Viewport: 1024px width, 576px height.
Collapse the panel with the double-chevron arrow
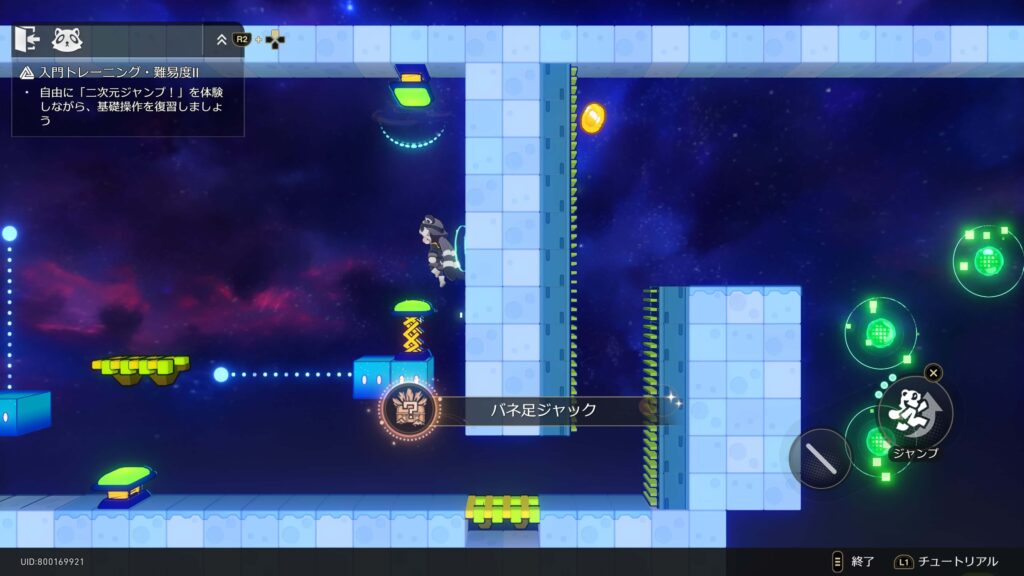coord(222,40)
